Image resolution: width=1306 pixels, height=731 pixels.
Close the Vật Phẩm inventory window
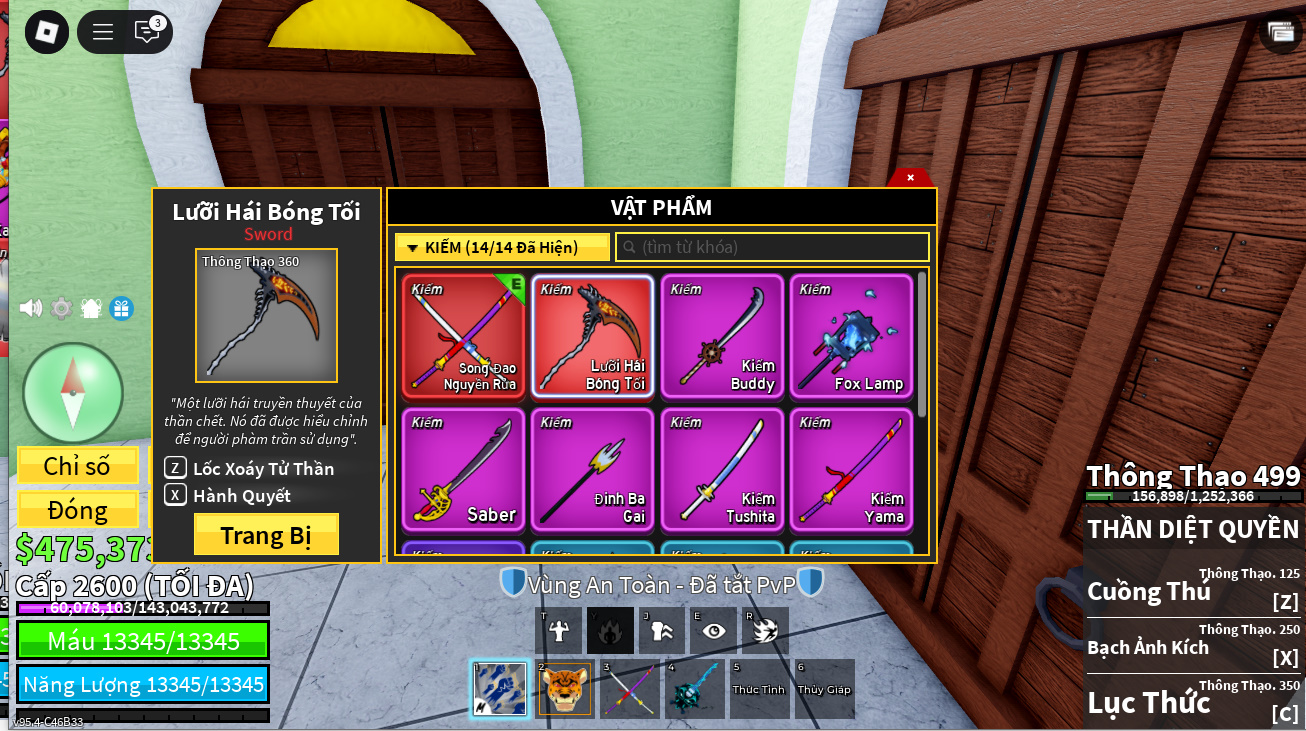910,178
